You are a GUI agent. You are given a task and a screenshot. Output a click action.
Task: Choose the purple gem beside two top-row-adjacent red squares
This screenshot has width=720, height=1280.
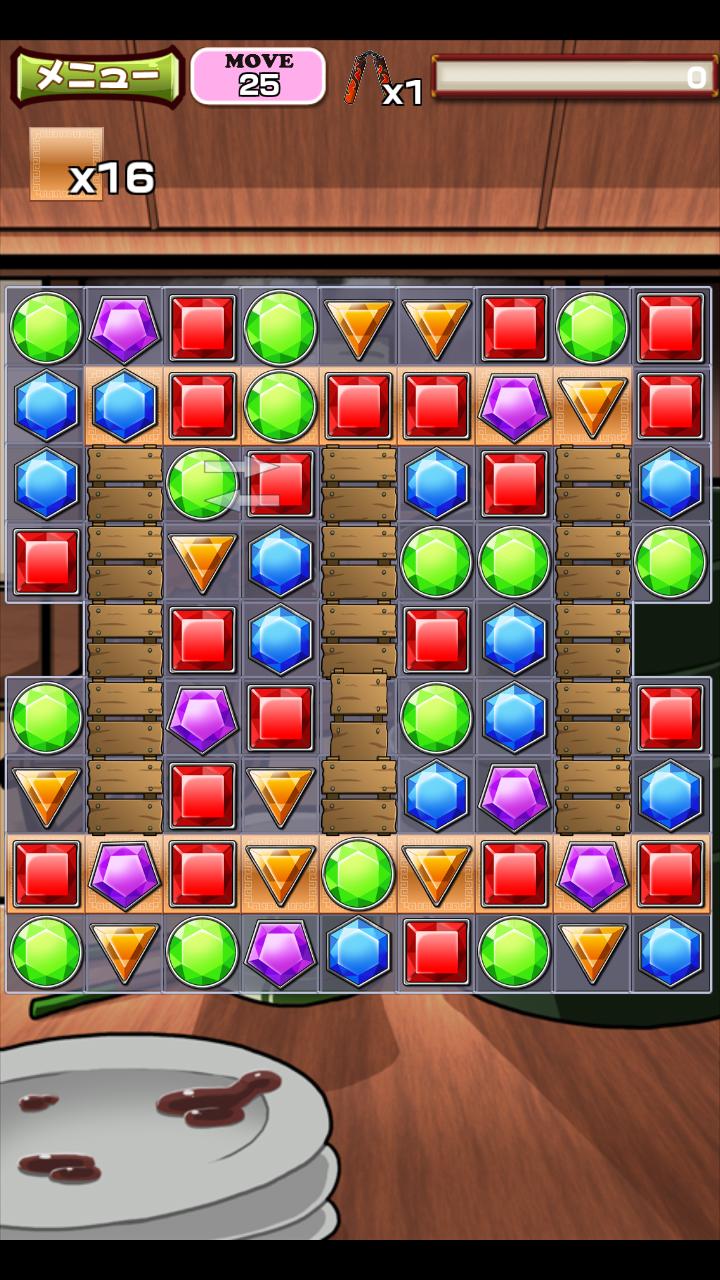[x=514, y=405]
